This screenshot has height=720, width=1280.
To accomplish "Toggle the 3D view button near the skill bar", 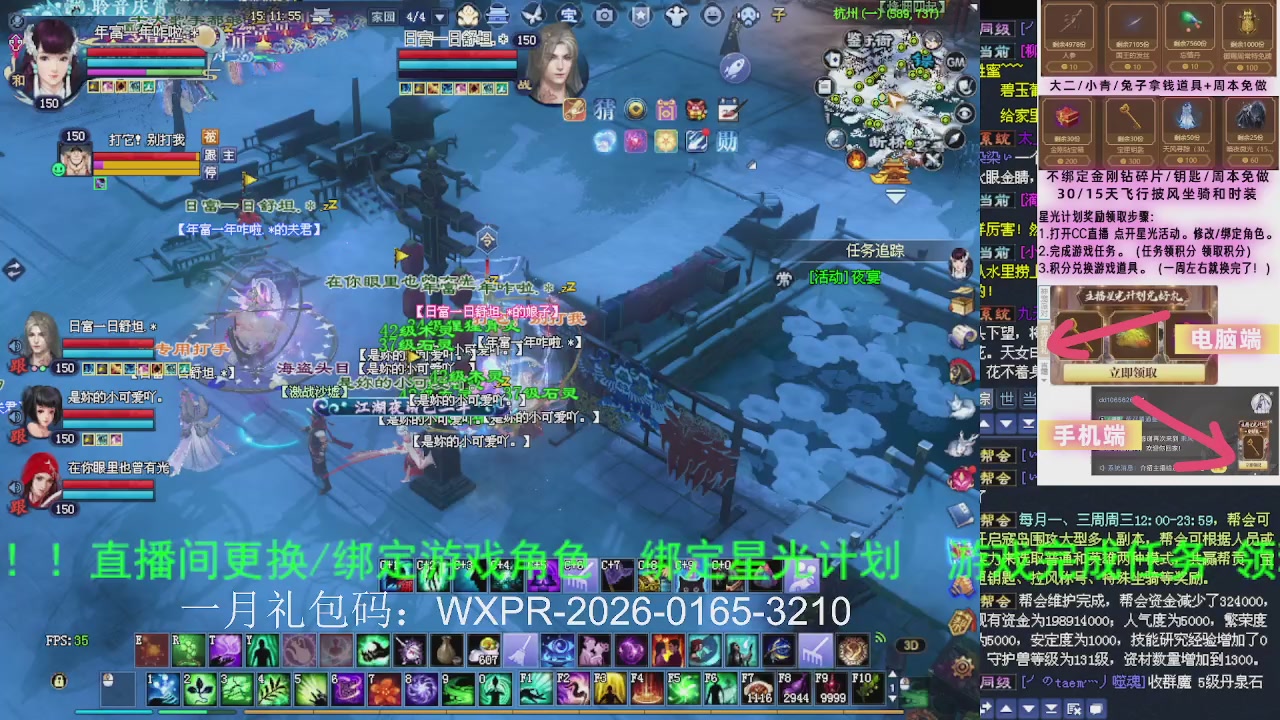I will 911,645.
